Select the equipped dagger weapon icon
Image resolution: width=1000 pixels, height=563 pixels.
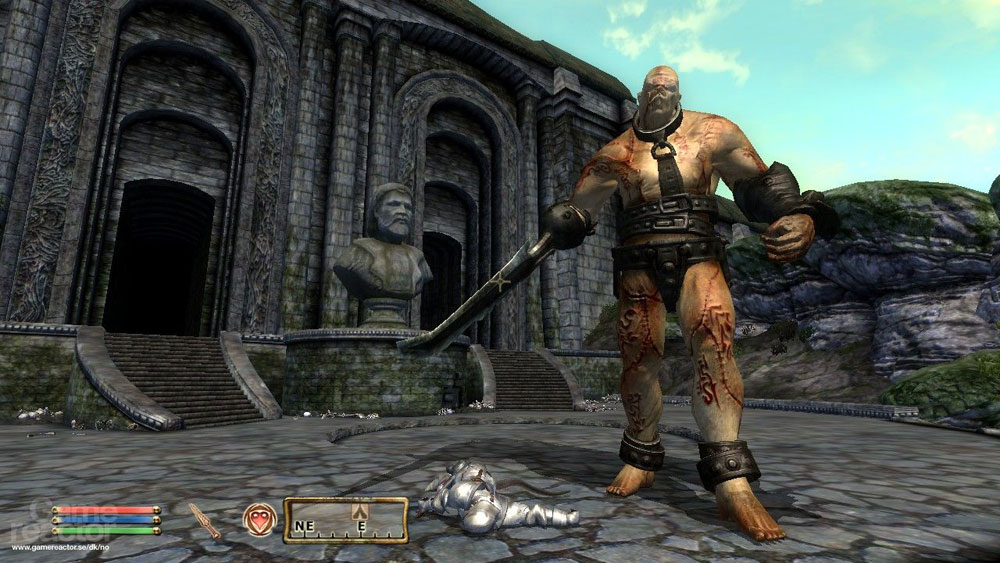coord(205,520)
